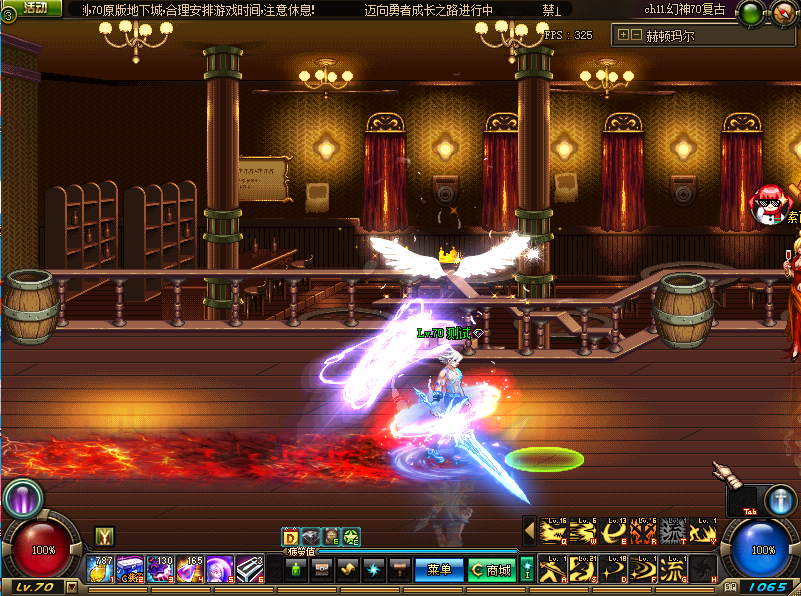801x596 pixels.
Task: Use the hotbar item with 130 count
Action: coord(160,569)
